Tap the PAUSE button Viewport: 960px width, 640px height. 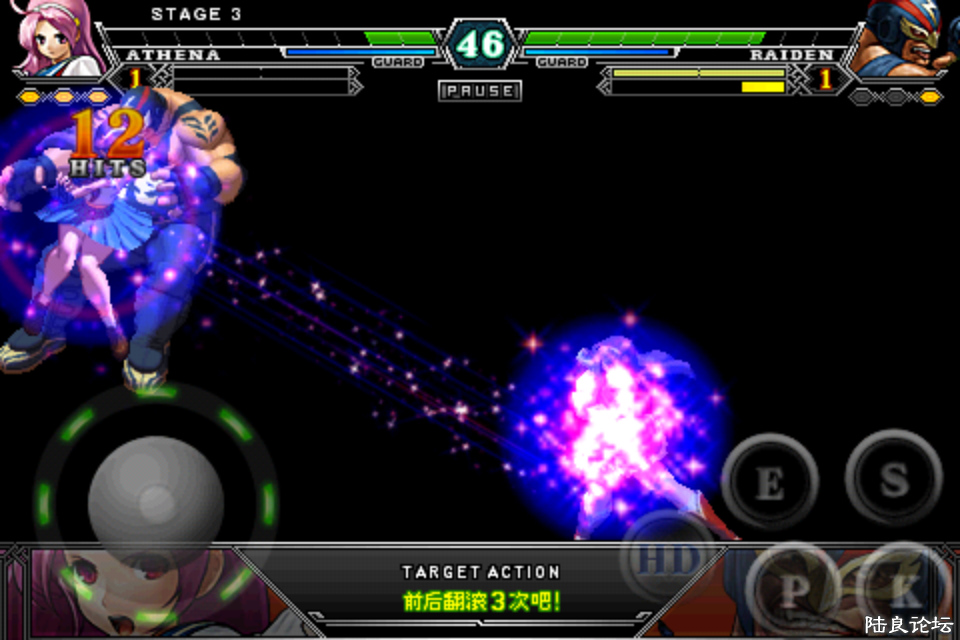tap(480, 91)
